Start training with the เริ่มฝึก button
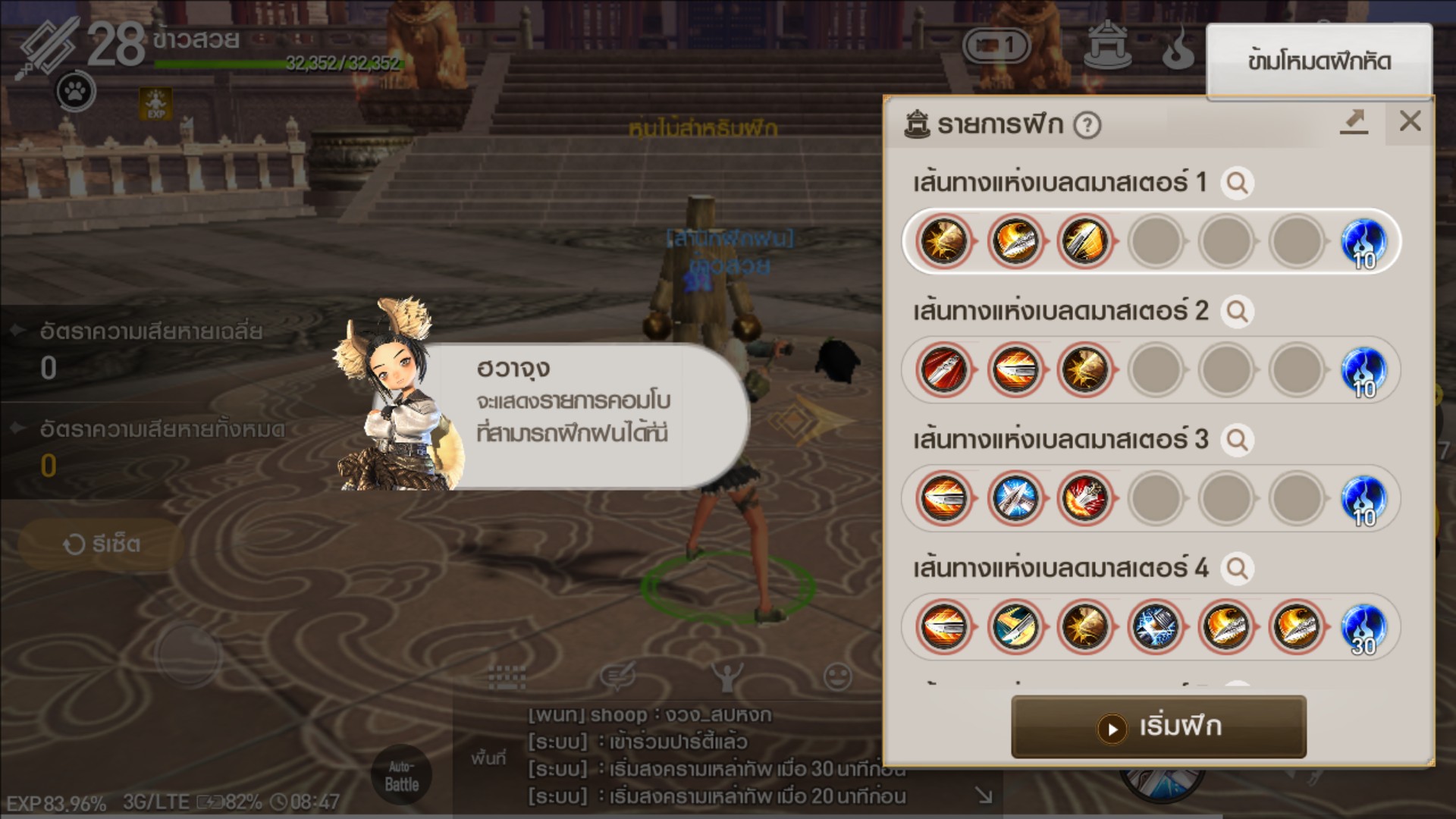Image resolution: width=1456 pixels, height=819 pixels. (1159, 727)
